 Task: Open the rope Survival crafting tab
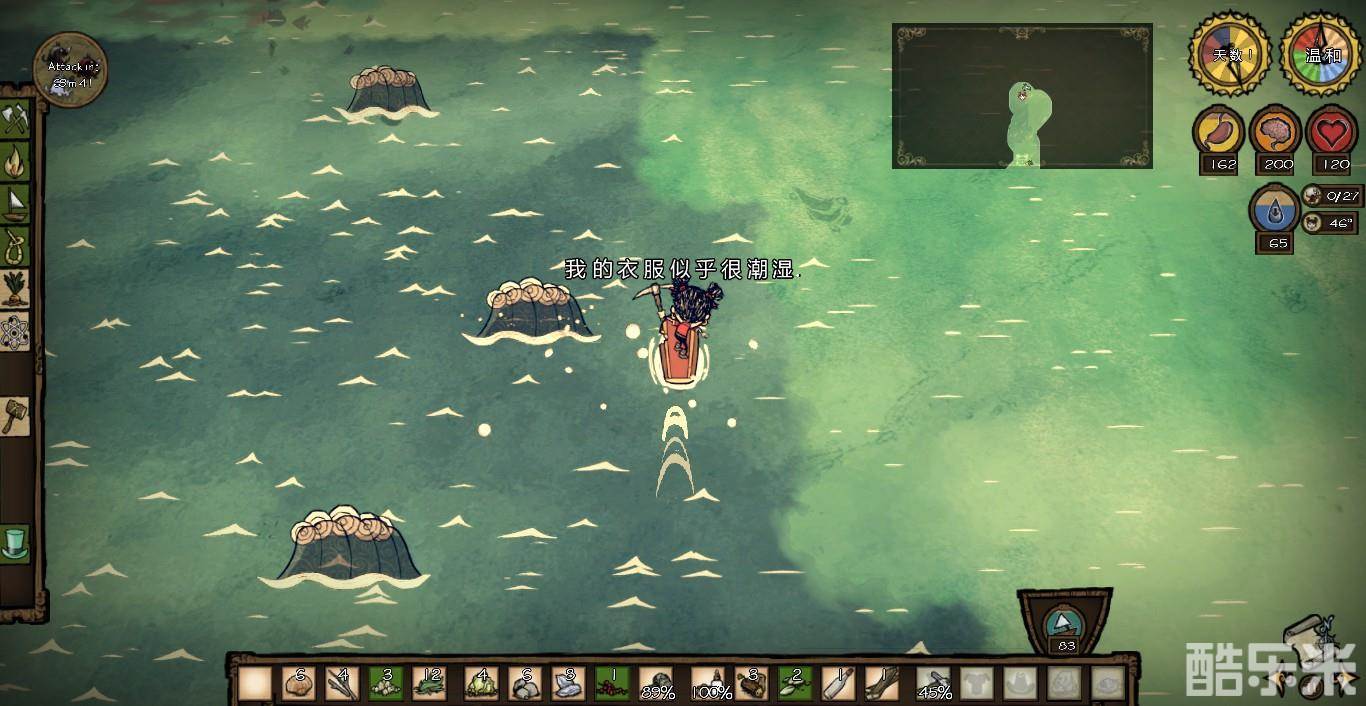pos(15,245)
